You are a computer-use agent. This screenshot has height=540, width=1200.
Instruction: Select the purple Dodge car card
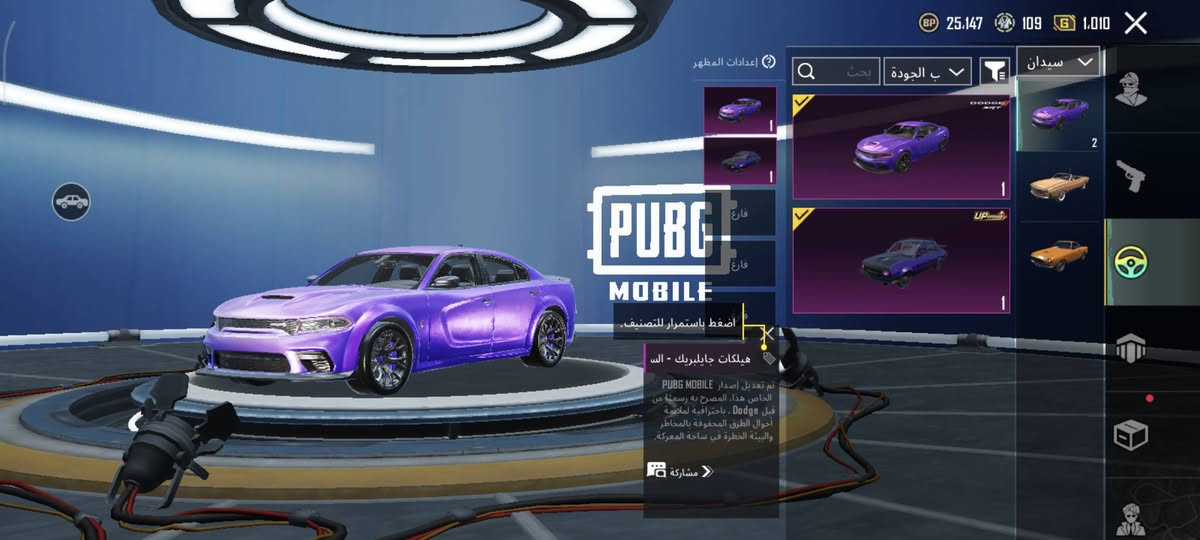pyautogui.click(x=900, y=147)
